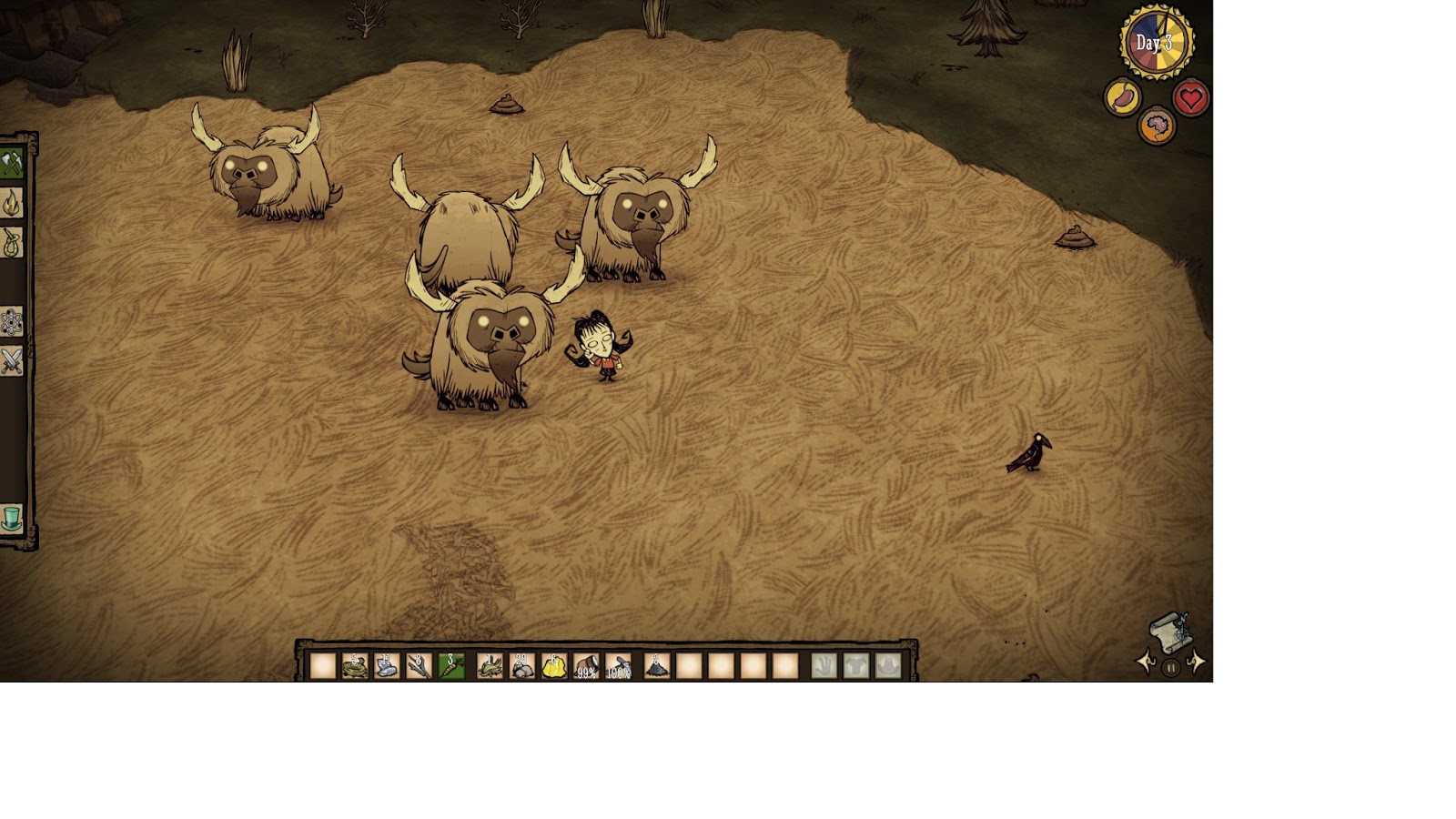
Task: Open the Science atom crafting tab
Action: (11, 322)
